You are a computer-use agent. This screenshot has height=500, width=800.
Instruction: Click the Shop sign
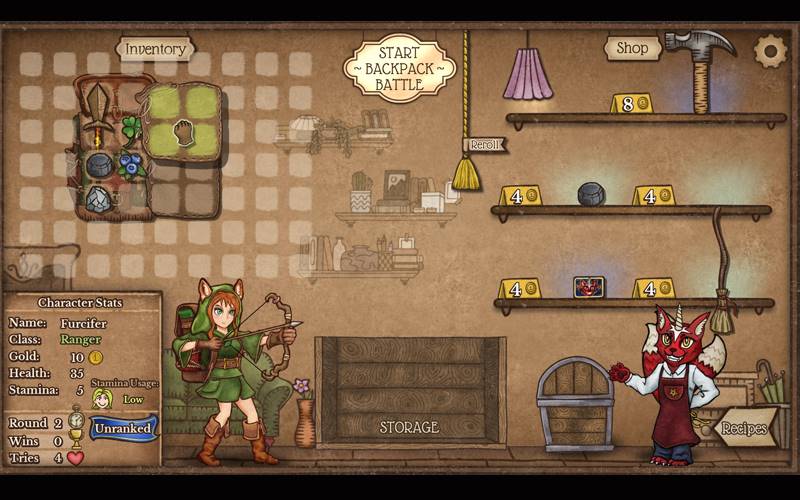(x=632, y=47)
